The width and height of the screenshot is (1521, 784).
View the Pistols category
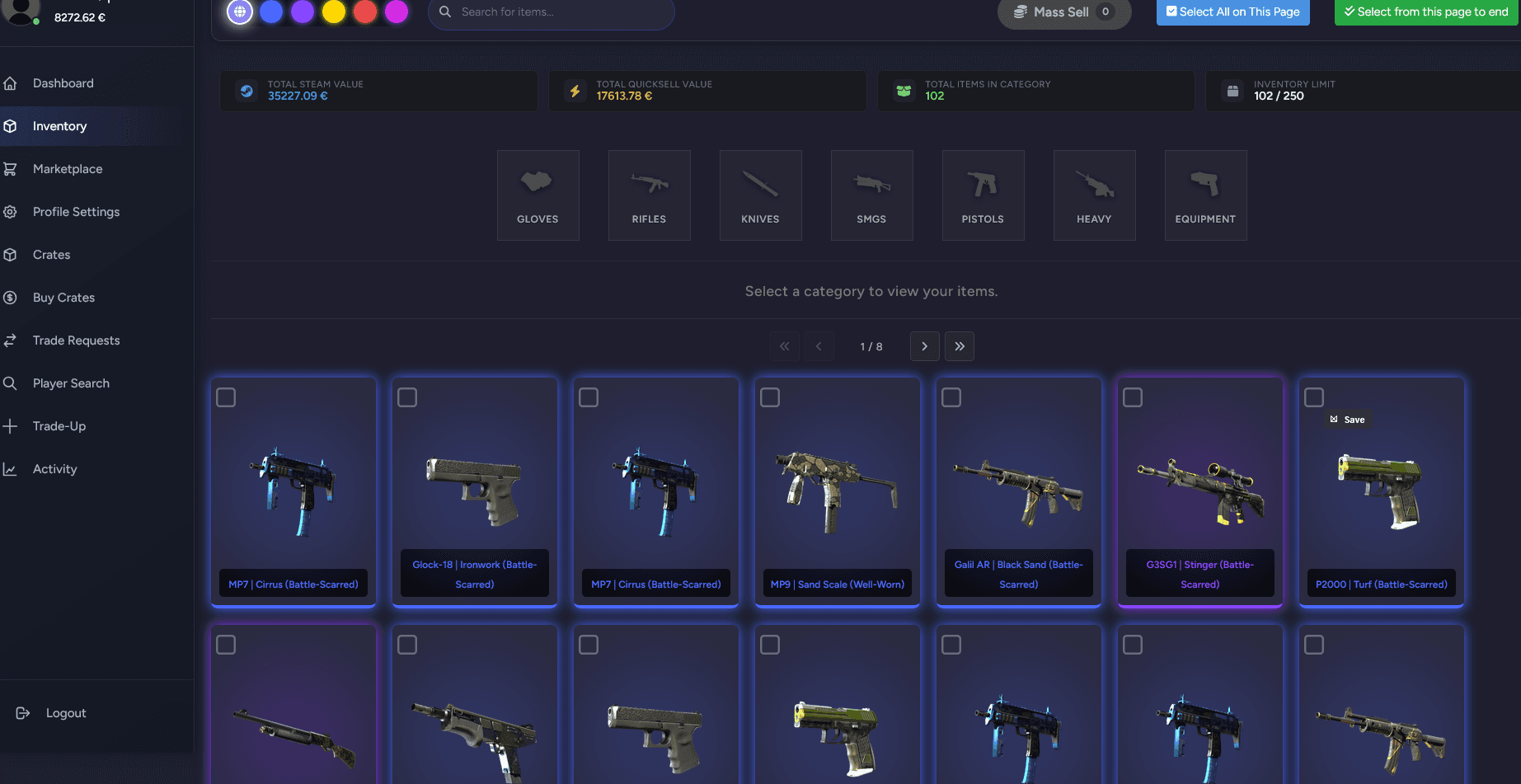[983, 195]
